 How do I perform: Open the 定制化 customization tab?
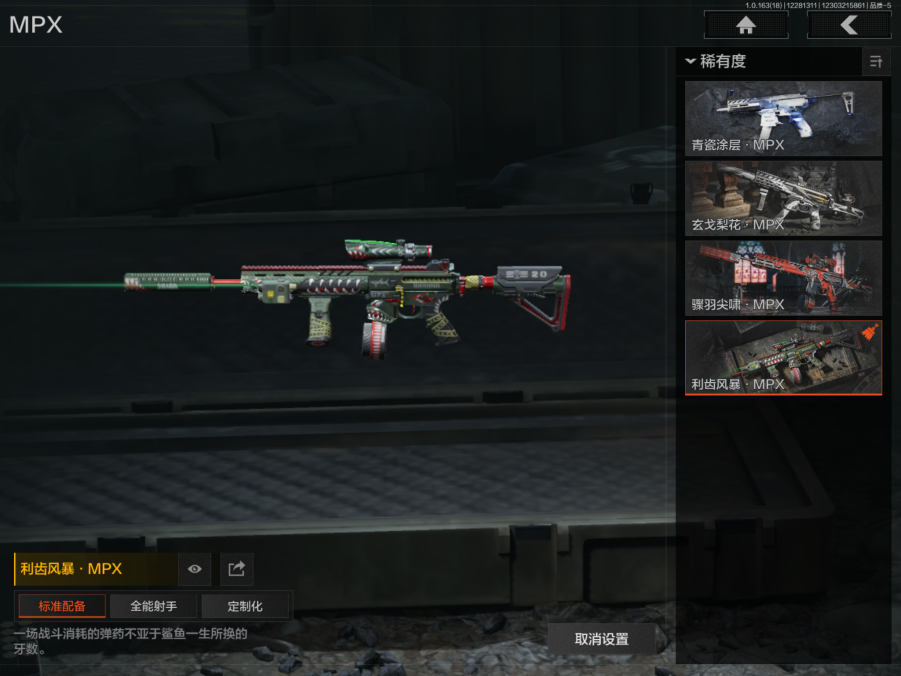(x=245, y=606)
